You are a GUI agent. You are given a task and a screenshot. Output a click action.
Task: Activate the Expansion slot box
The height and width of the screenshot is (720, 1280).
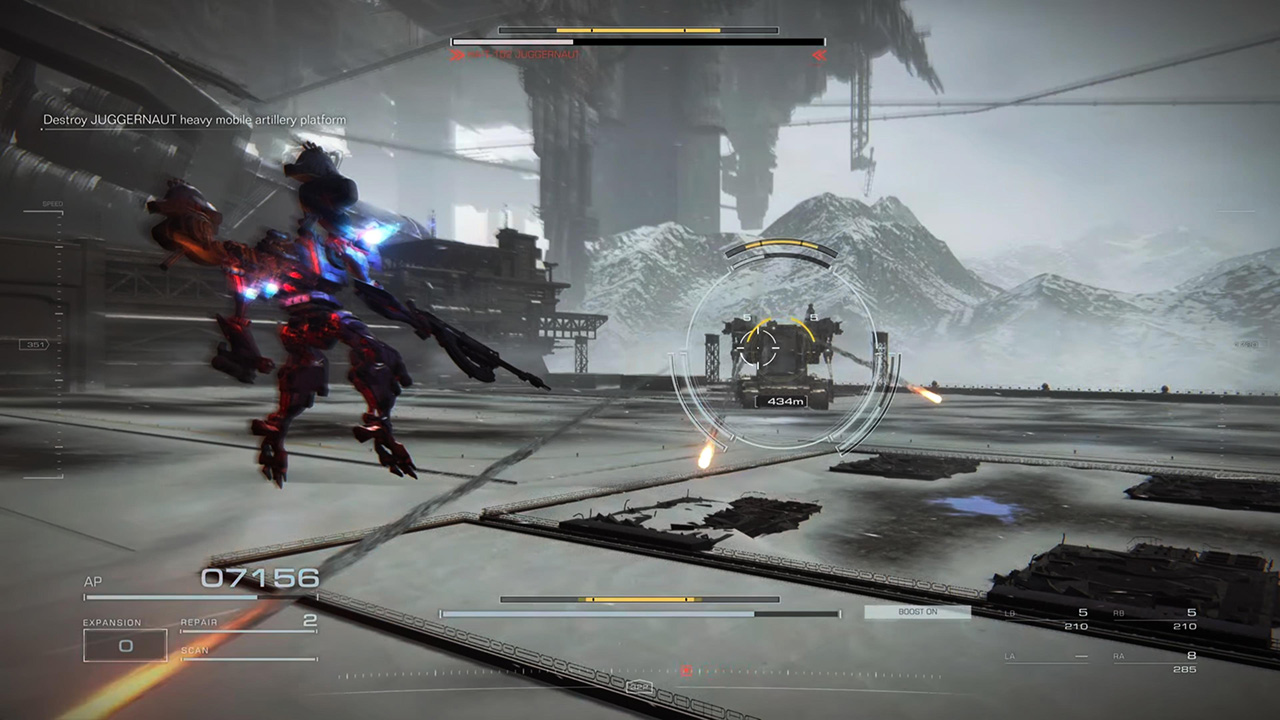pyautogui.click(x=125, y=646)
